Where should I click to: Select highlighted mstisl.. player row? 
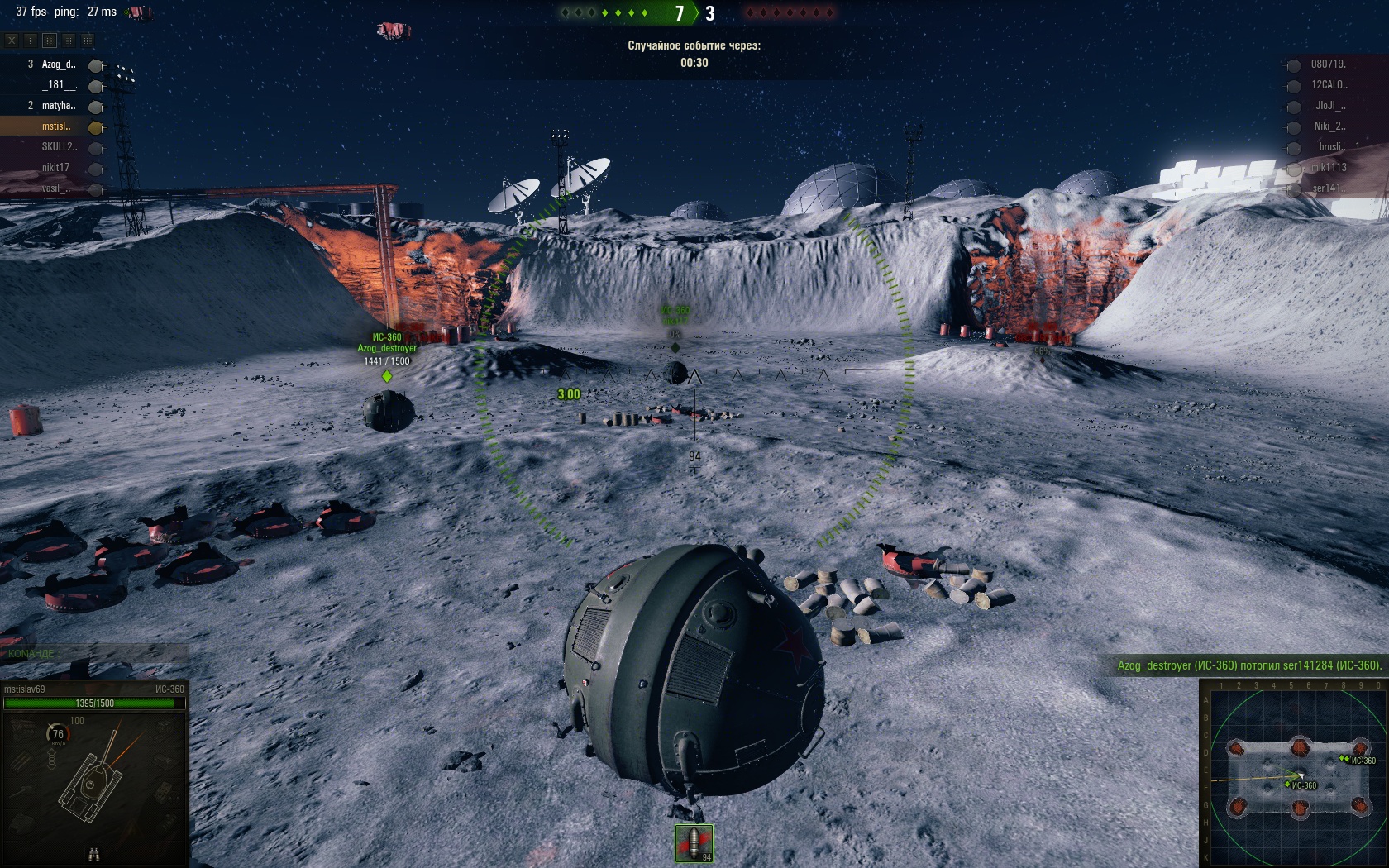point(56,126)
